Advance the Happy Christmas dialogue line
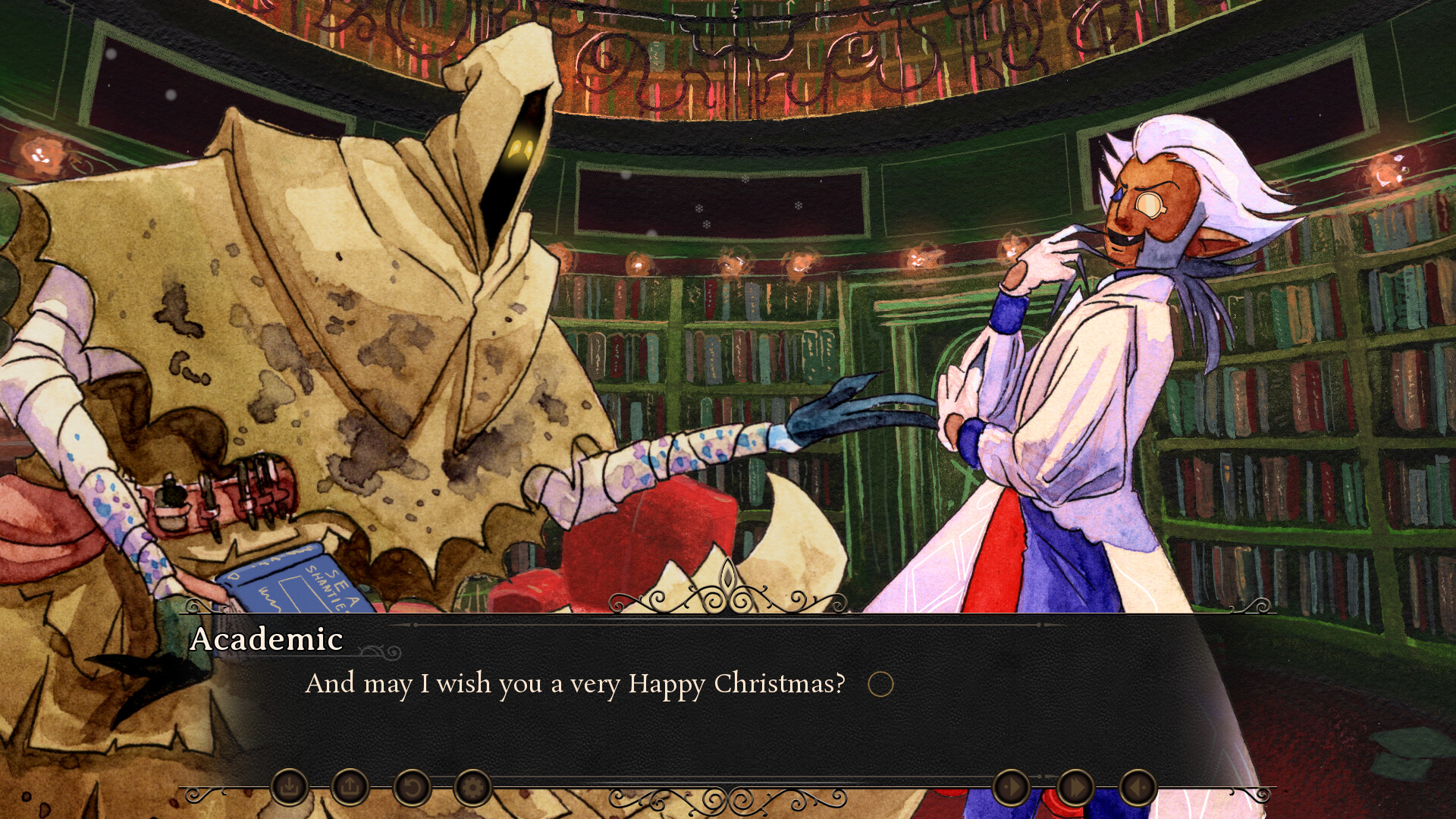Image resolution: width=1456 pixels, height=819 pixels. pyautogui.click(x=576, y=683)
